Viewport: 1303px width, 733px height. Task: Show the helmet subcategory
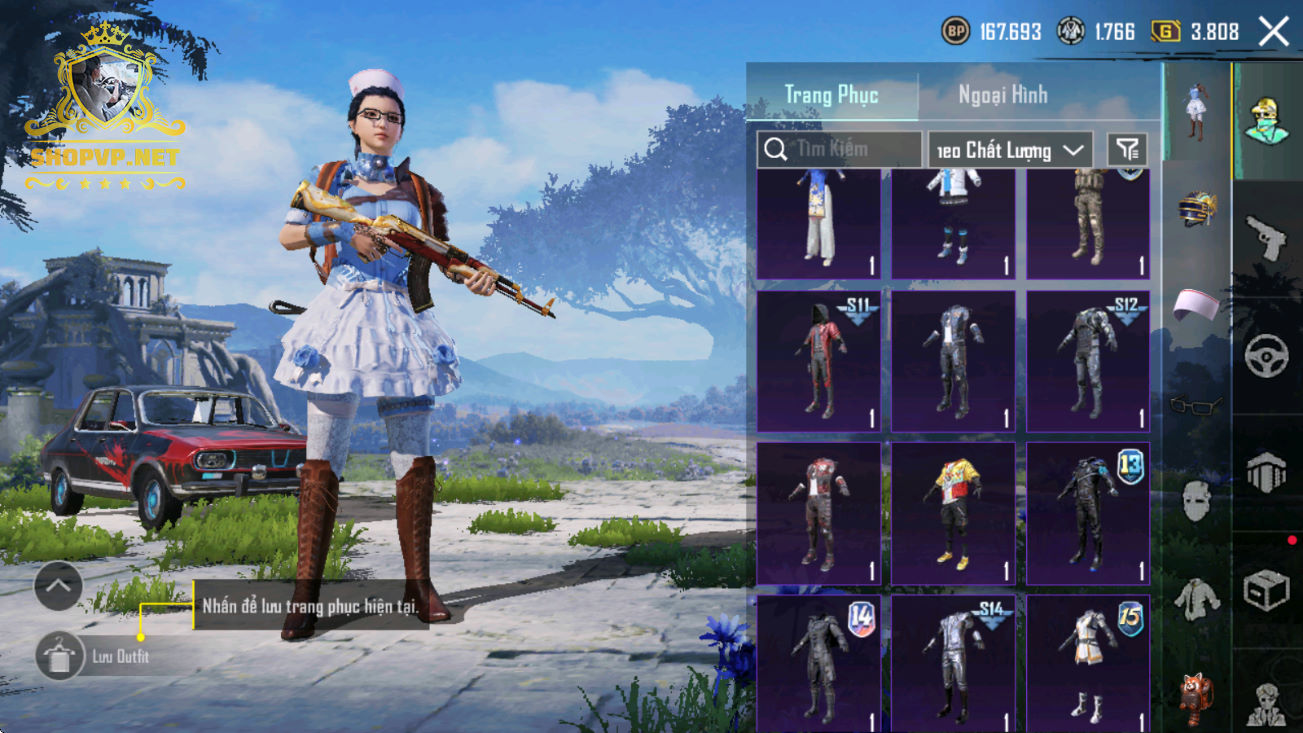click(1196, 209)
